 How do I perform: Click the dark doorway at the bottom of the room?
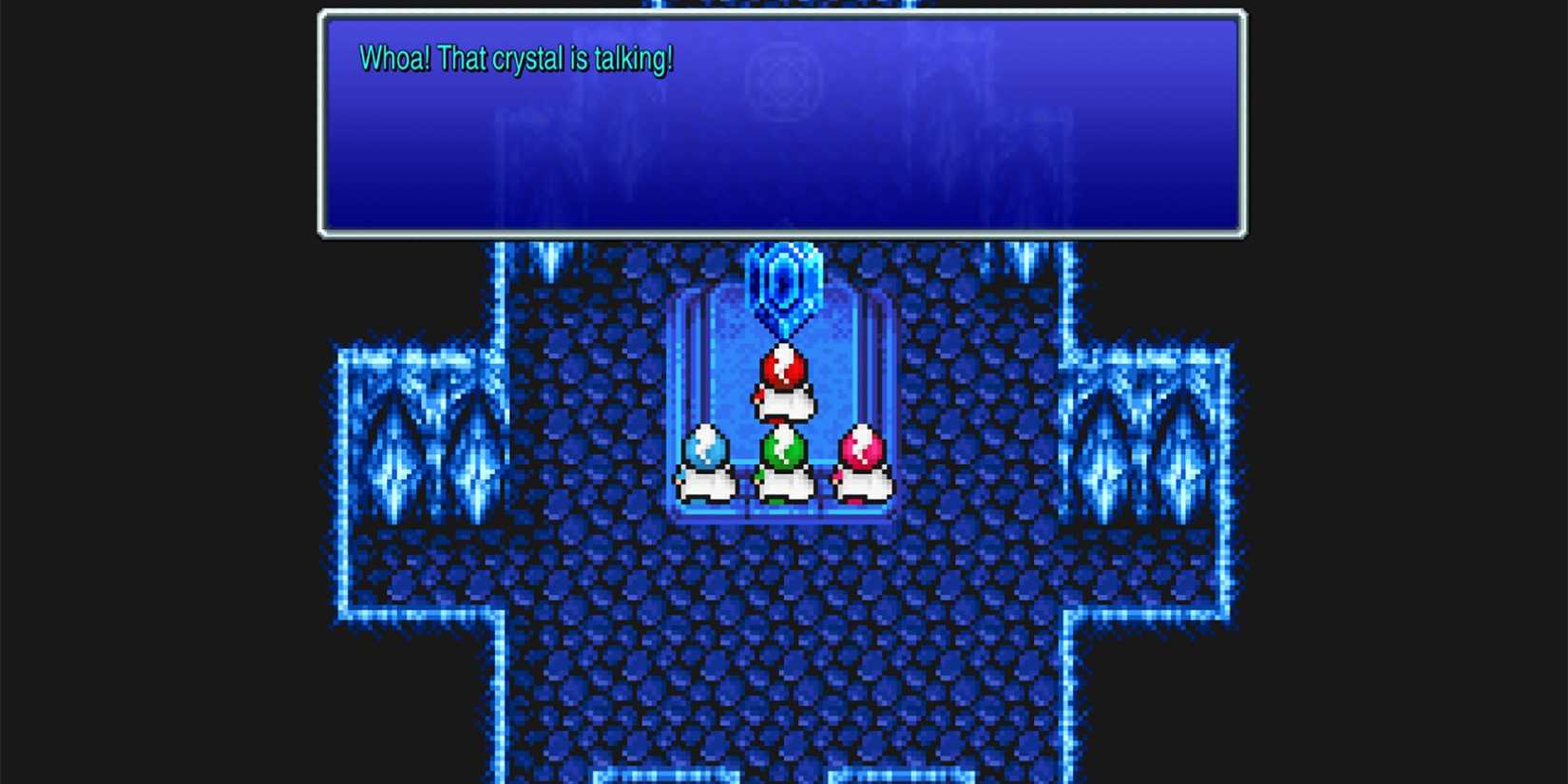(783, 770)
